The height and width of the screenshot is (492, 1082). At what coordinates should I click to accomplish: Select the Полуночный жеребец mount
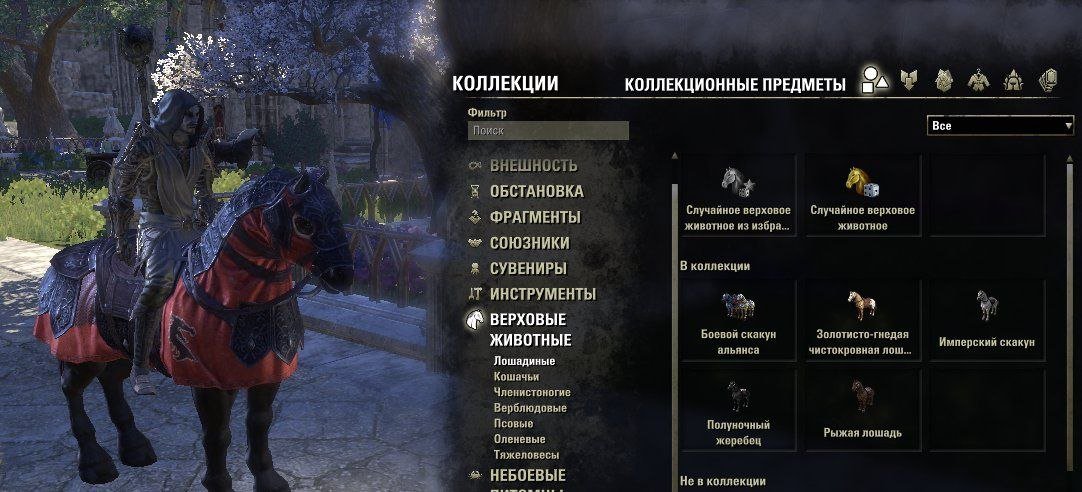point(738,408)
